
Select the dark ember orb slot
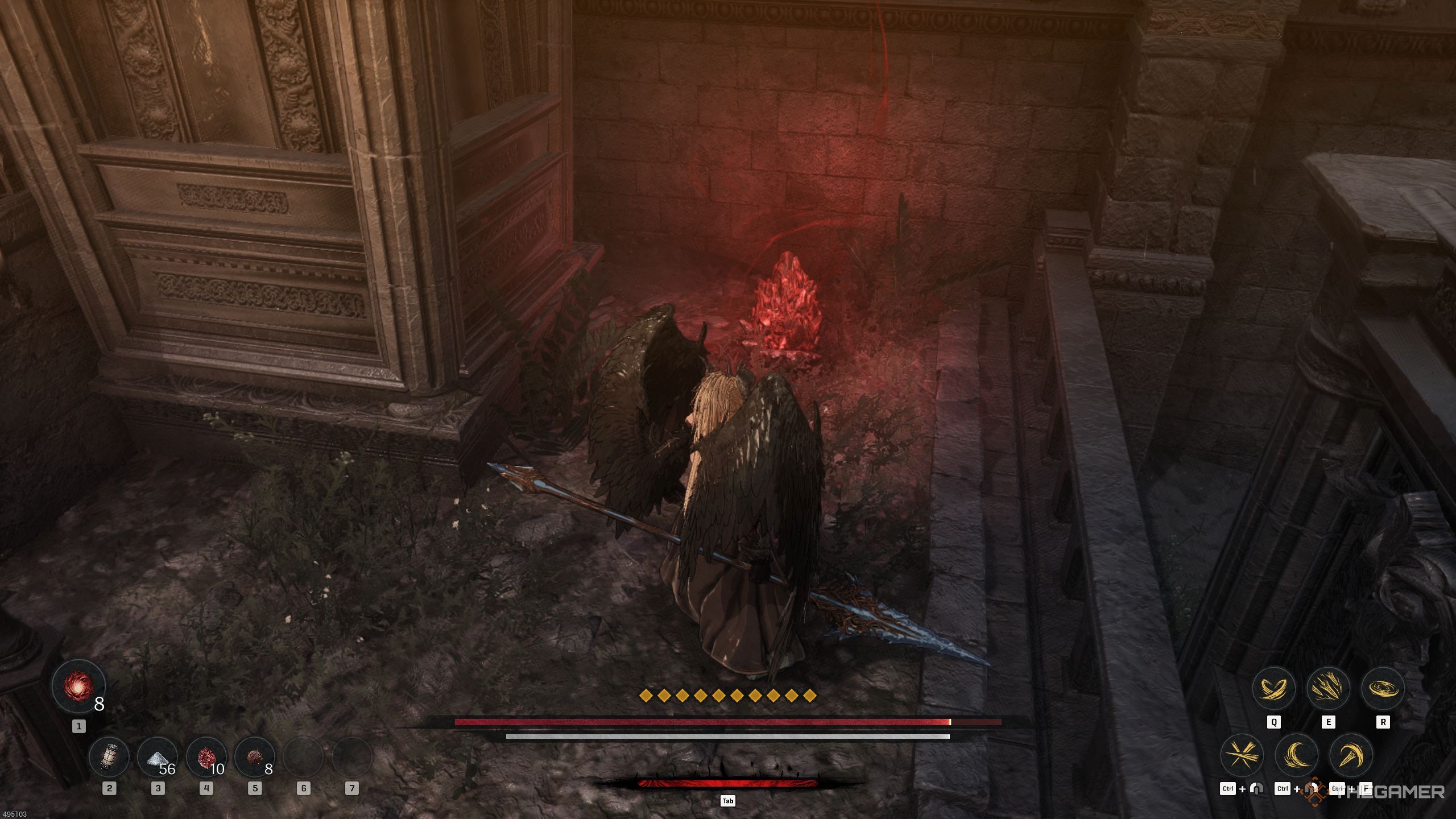[x=254, y=757]
